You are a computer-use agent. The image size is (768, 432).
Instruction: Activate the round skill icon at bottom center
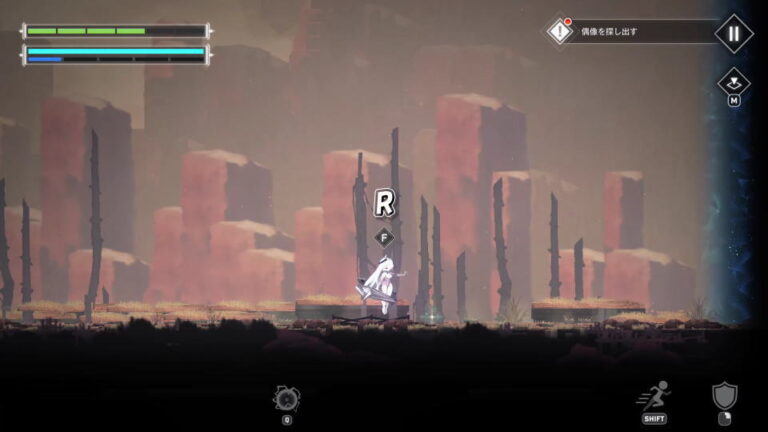click(x=286, y=397)
